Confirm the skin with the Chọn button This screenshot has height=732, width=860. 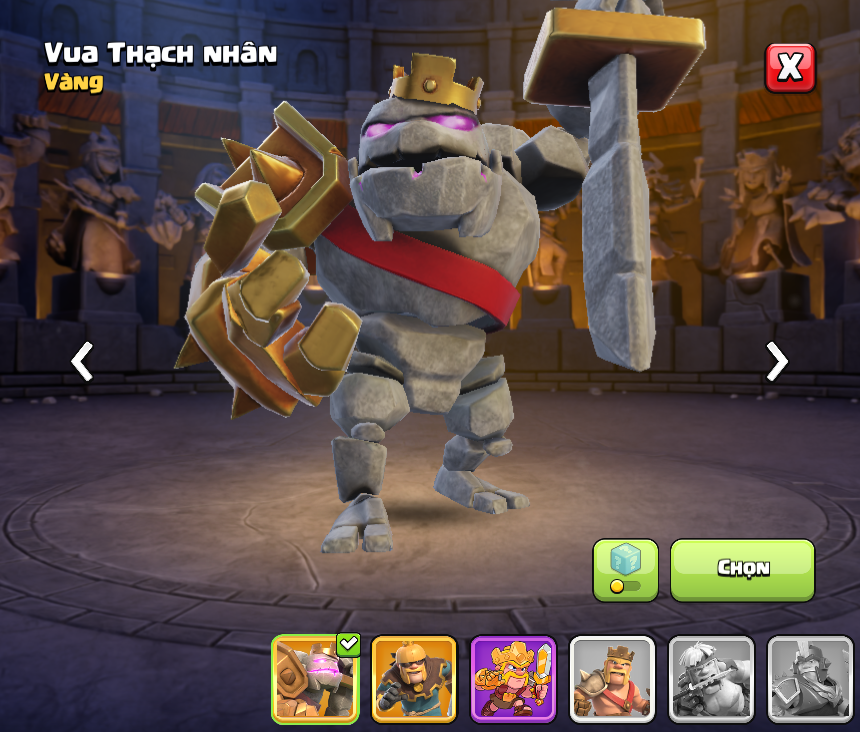click(x=742, y=569)
